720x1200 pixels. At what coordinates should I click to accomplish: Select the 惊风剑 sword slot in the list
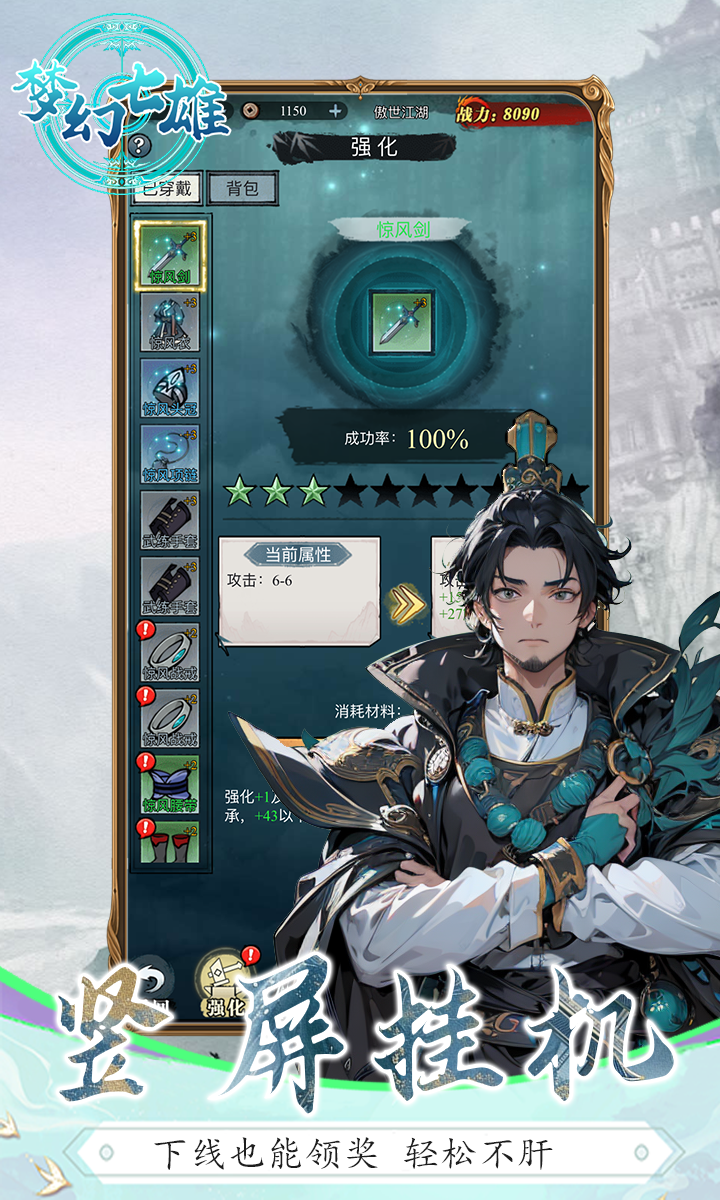point(170,256)
